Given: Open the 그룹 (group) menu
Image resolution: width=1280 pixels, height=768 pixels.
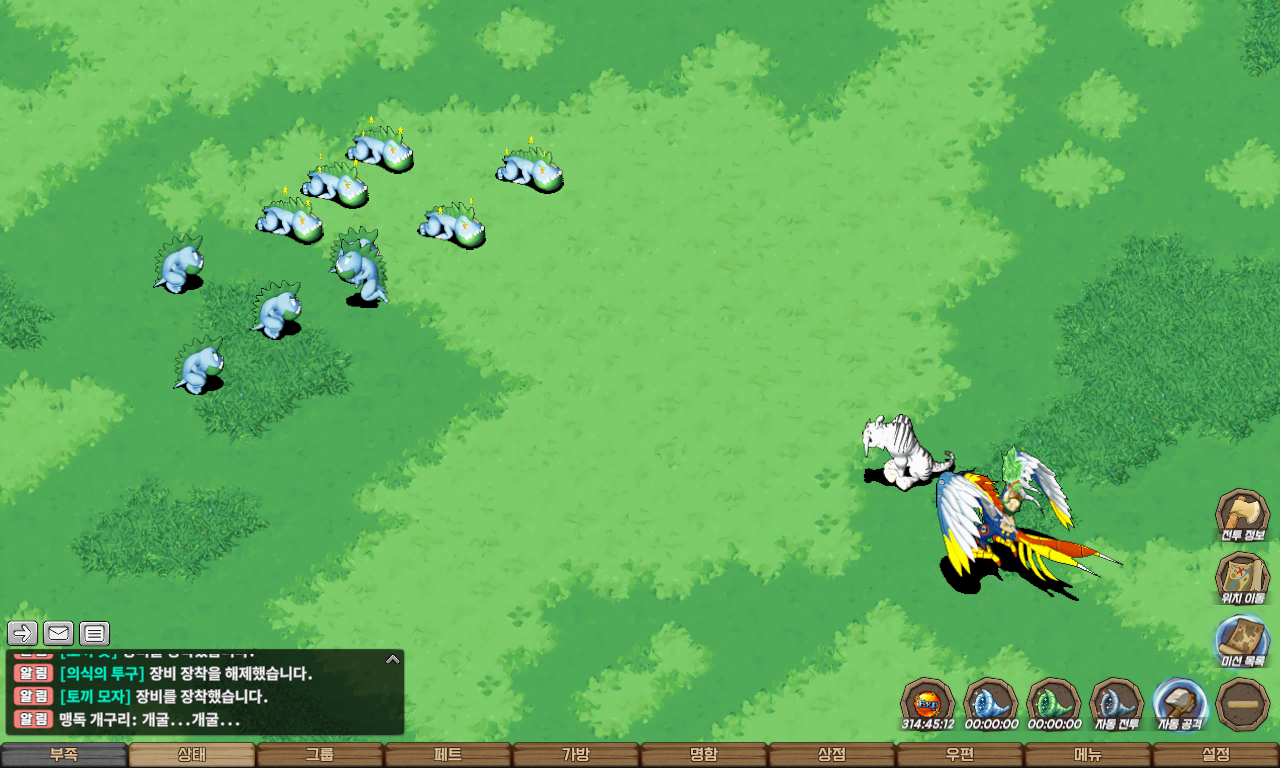Looking at the screenshot, I should 320,755.
